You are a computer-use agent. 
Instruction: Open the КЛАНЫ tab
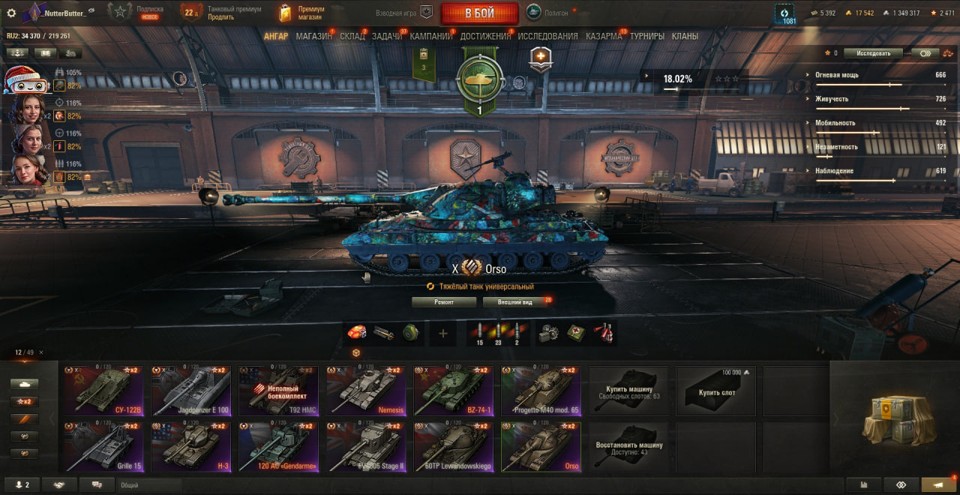[685, 37]
